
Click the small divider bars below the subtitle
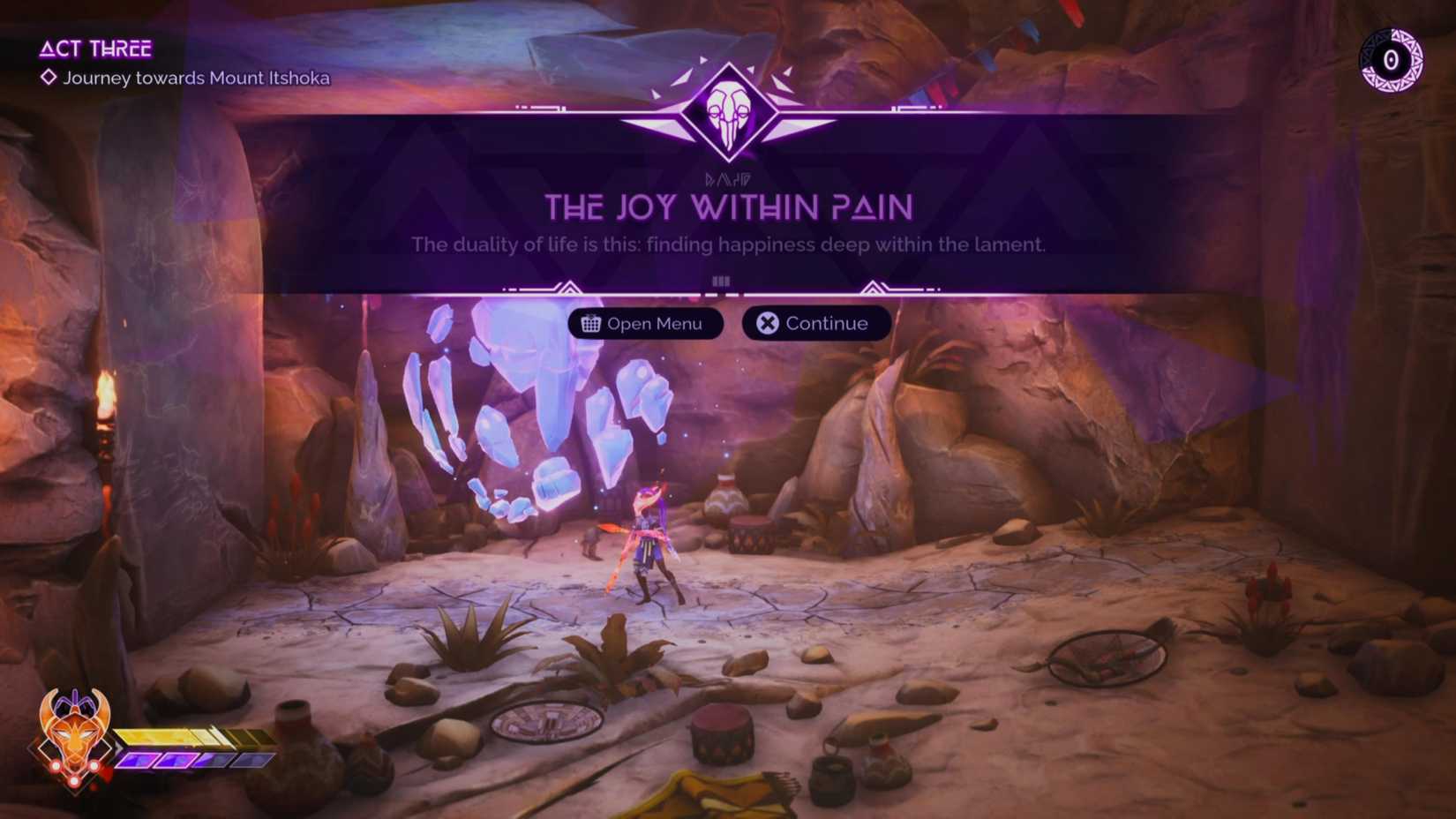[x=721, y=280]
